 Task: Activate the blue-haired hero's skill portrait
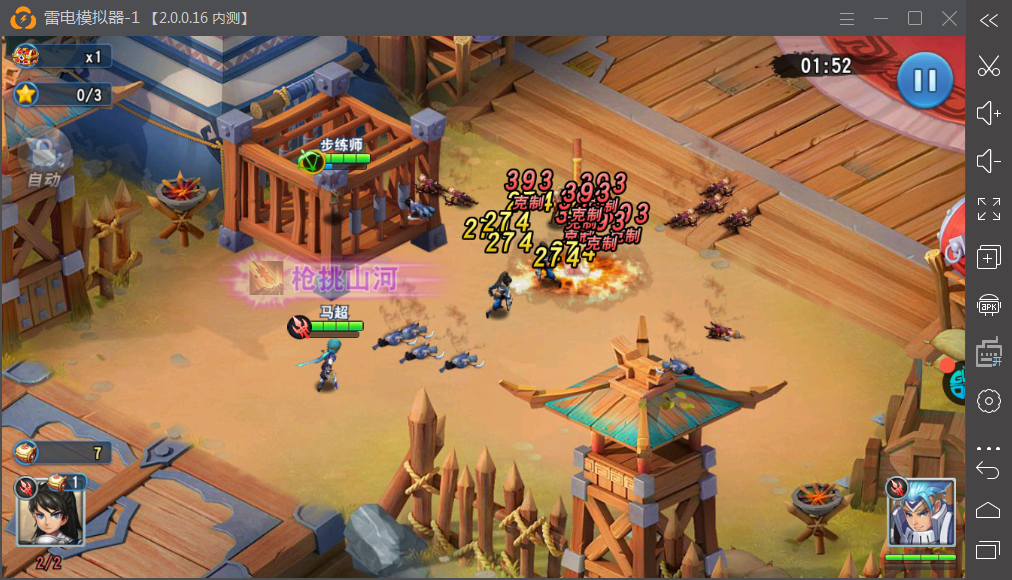click(x=921, y=512)
